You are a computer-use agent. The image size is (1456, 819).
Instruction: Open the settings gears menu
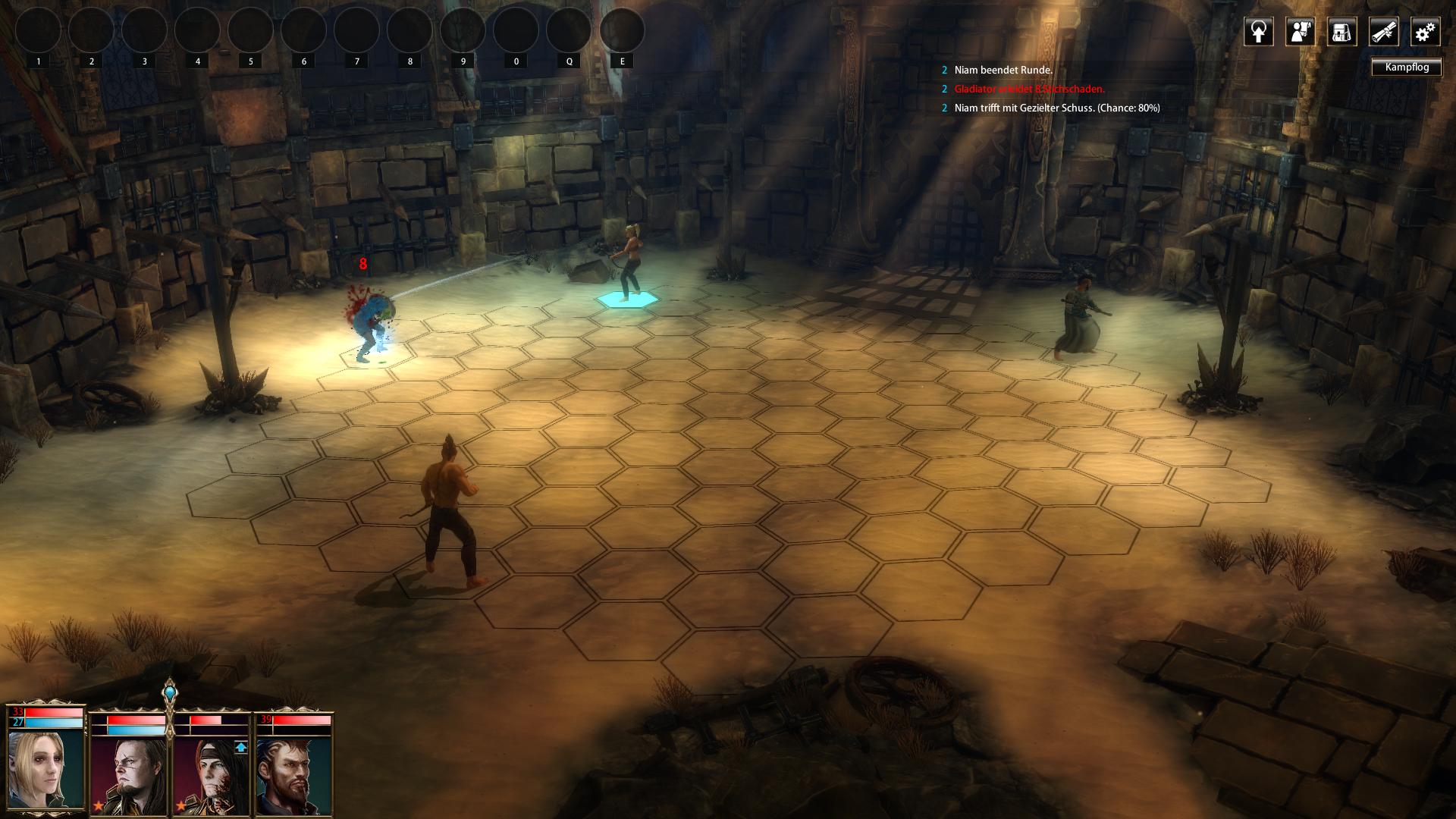click(x=1425, y=33)
